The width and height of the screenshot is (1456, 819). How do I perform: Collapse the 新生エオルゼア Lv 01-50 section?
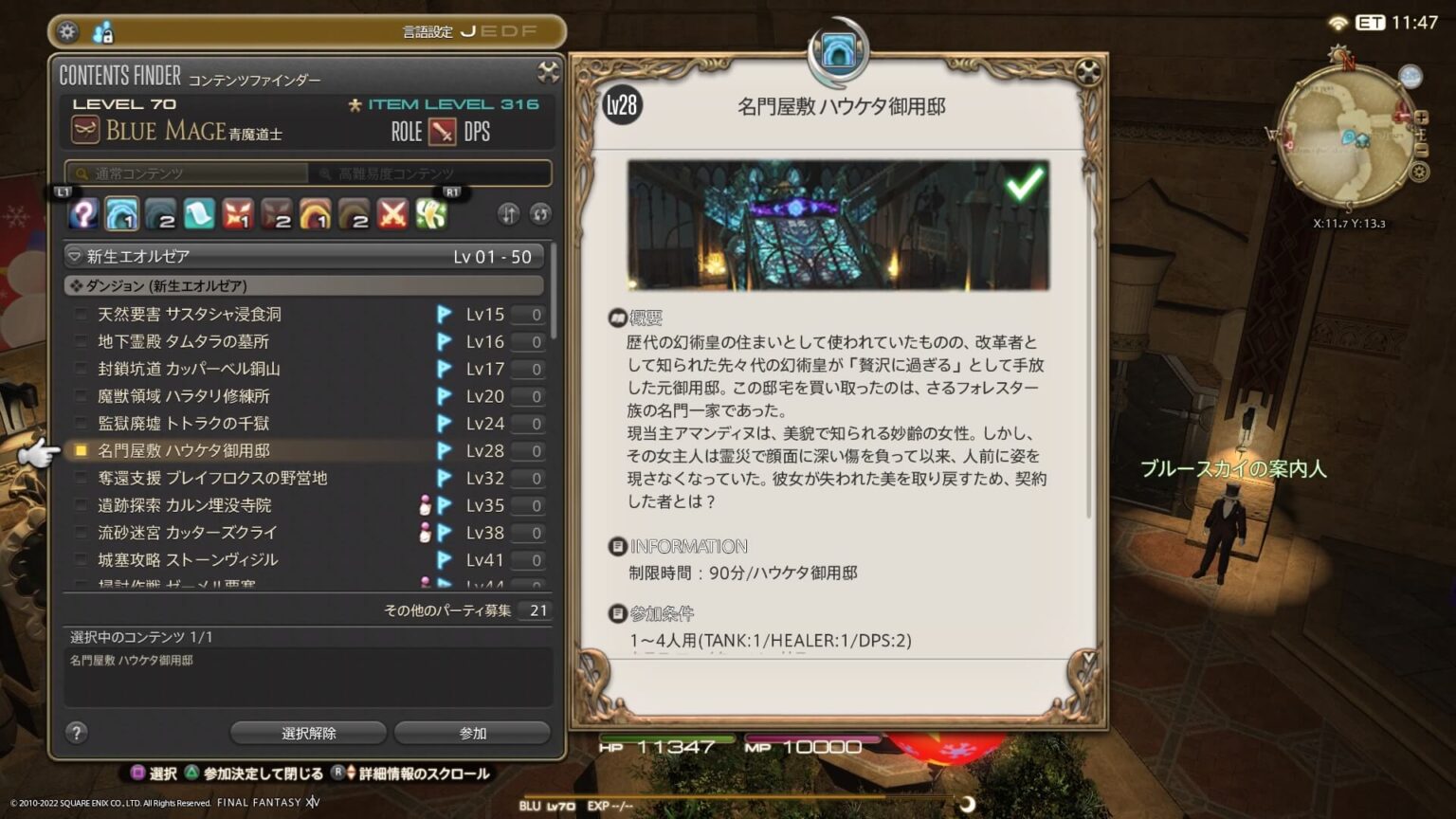[x=74, y=255]
